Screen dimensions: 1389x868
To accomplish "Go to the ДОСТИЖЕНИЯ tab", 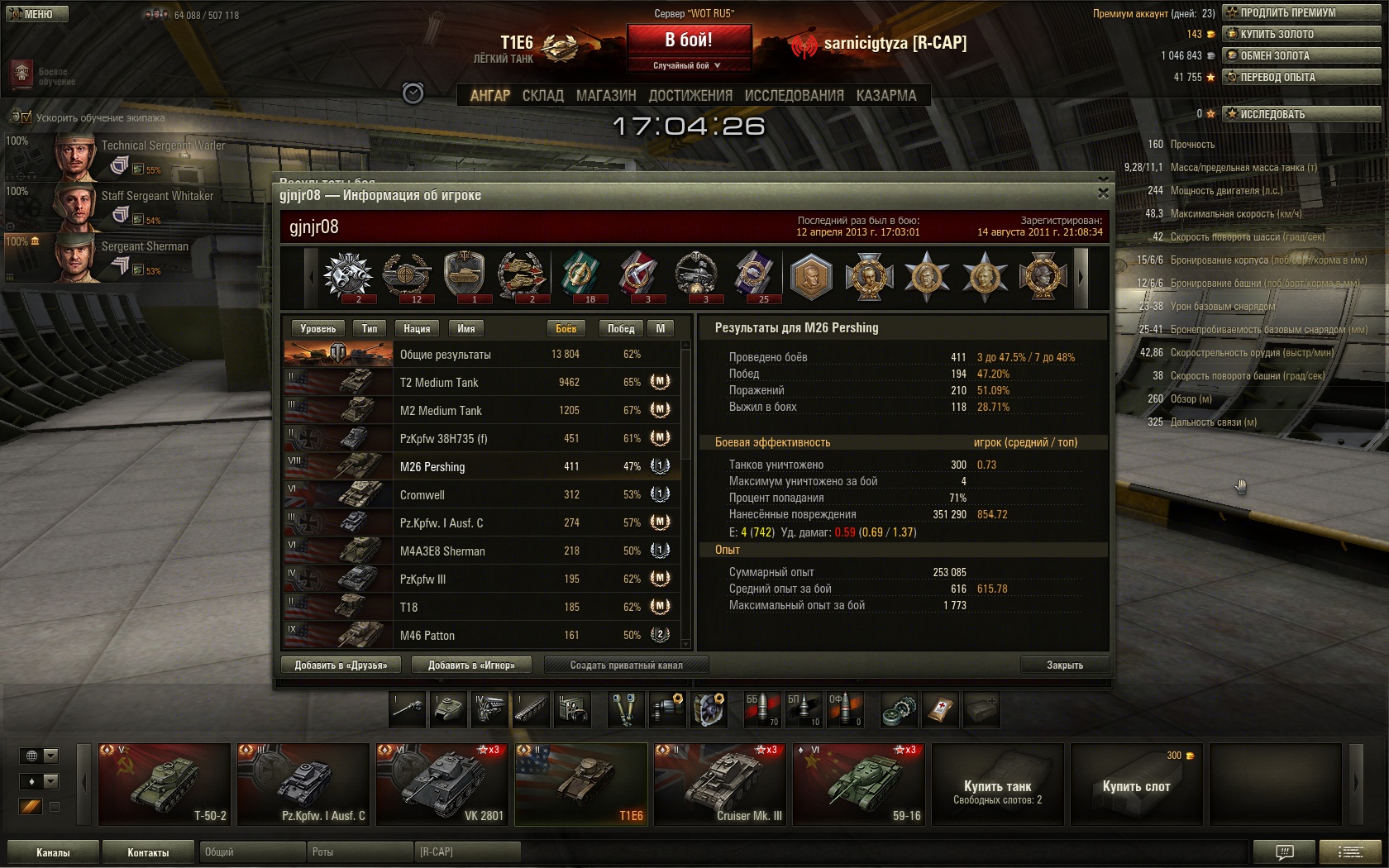I will [690, 96].
